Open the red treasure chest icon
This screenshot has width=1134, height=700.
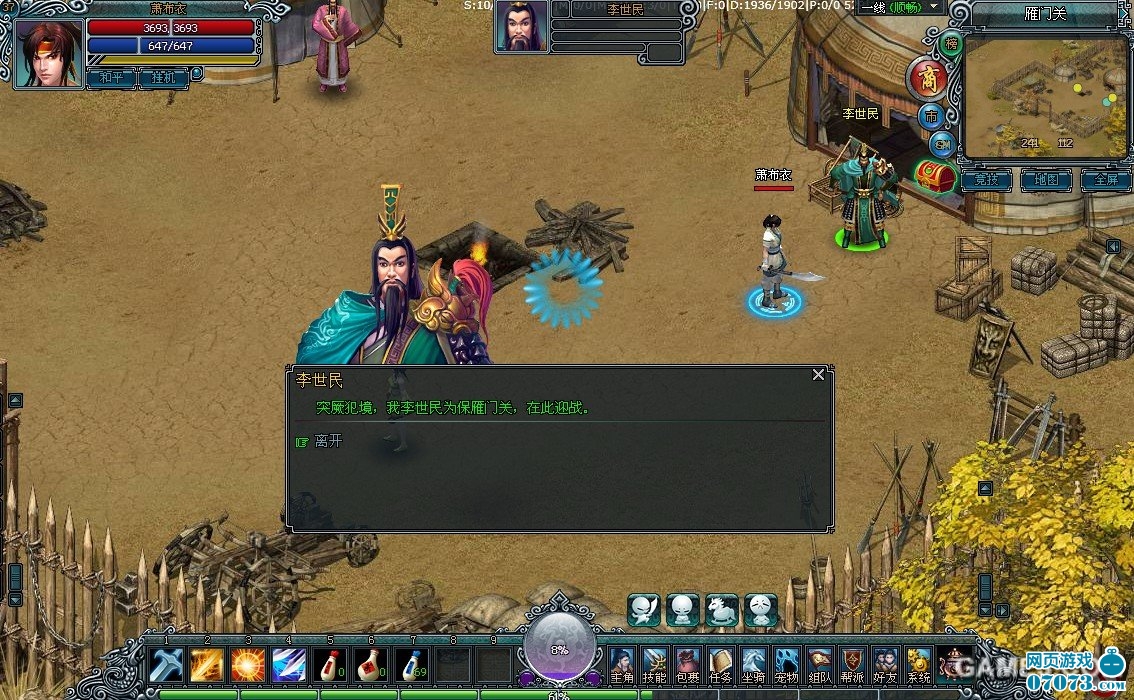tap(936, 177)
